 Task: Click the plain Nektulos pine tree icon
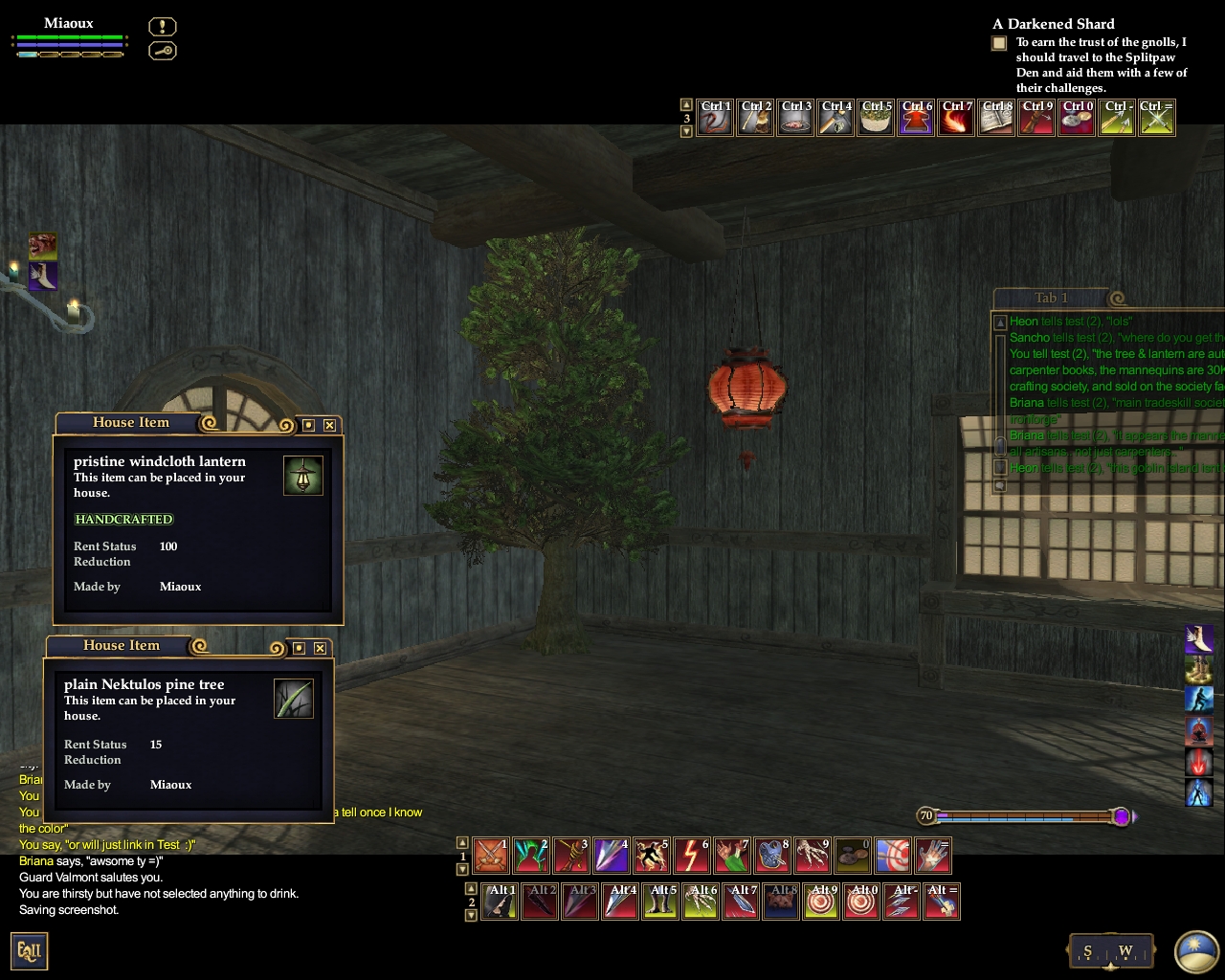tap(294, 699)
